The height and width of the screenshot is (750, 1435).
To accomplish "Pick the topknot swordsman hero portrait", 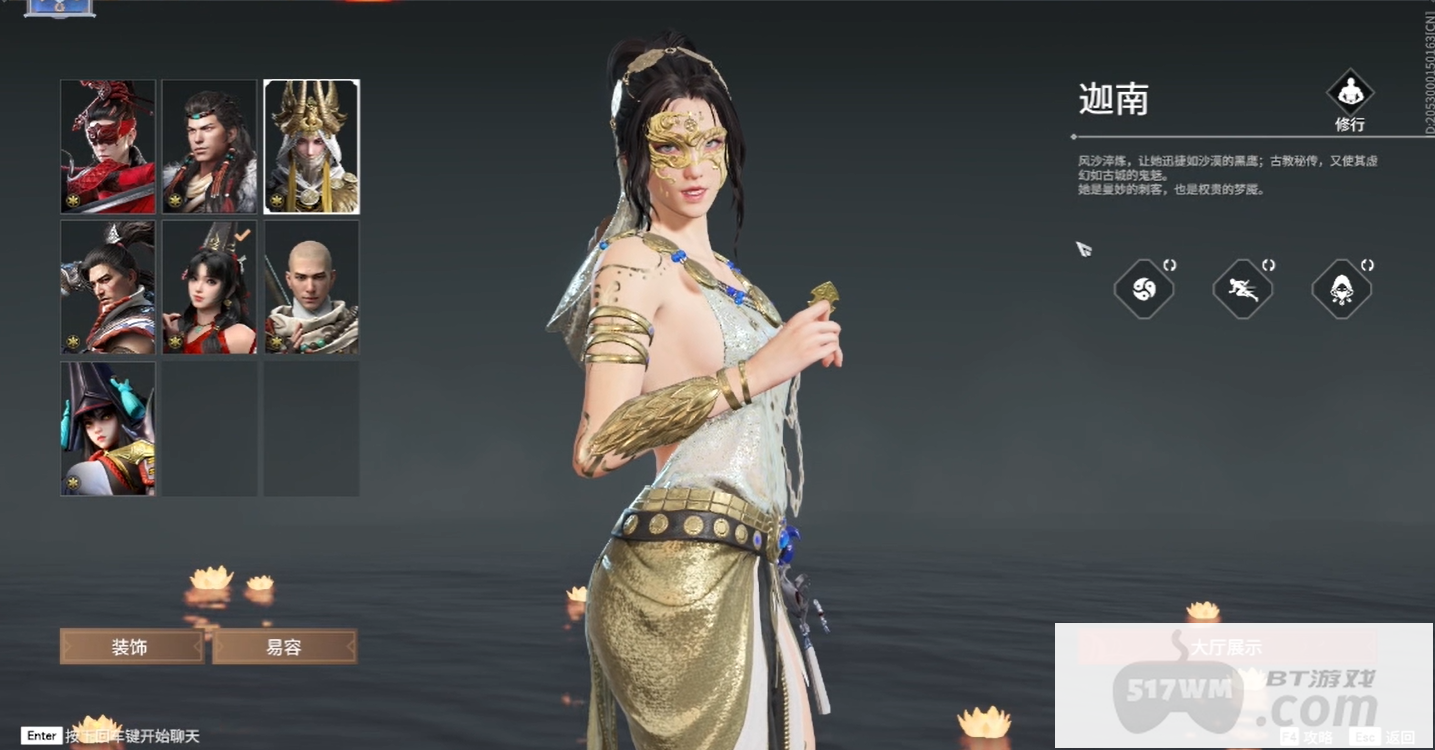I will pyautogui.click(x=108, y=287).
